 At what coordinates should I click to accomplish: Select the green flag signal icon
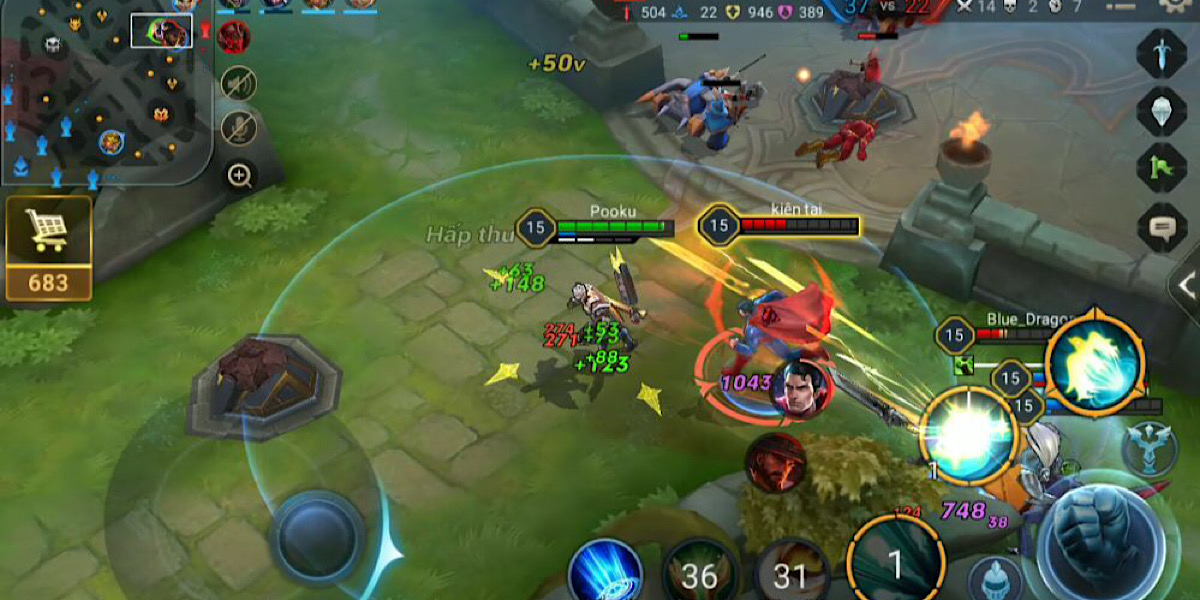(x=1162, y=169)
